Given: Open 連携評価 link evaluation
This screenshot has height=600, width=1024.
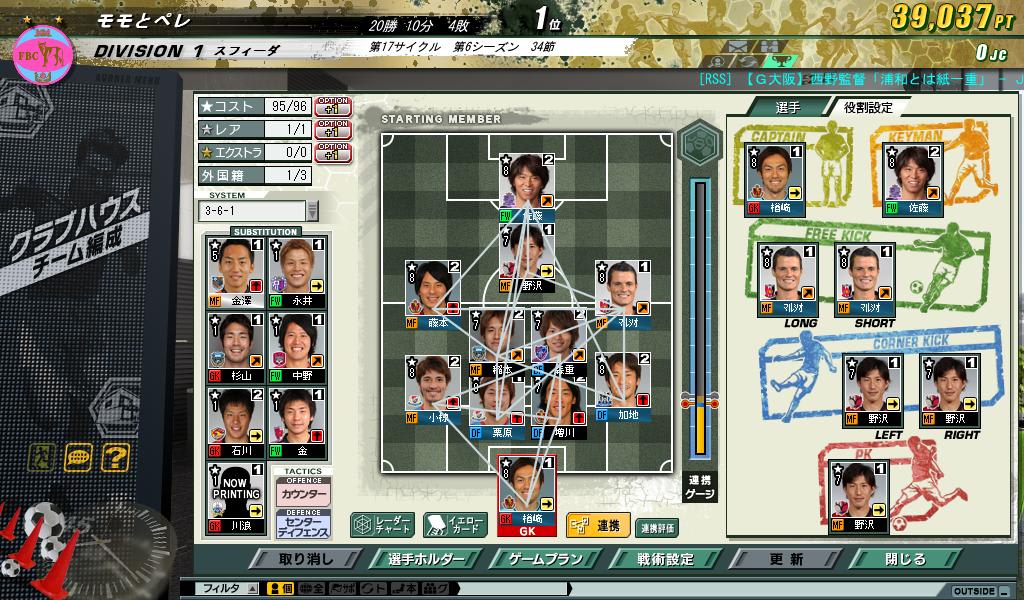Looking at the screenshot, I should point(657,527).
